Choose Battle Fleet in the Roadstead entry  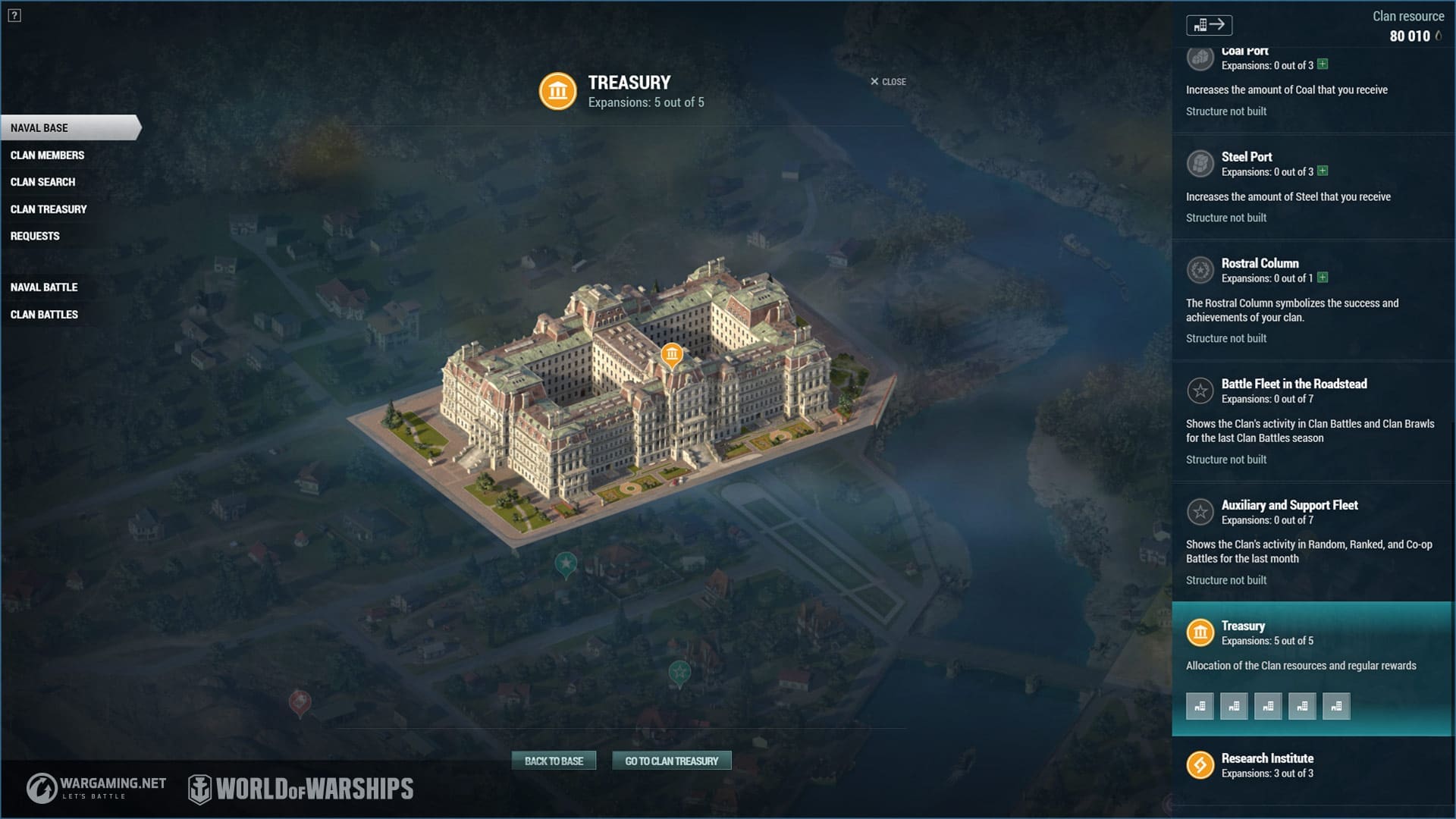[1294, 384]
